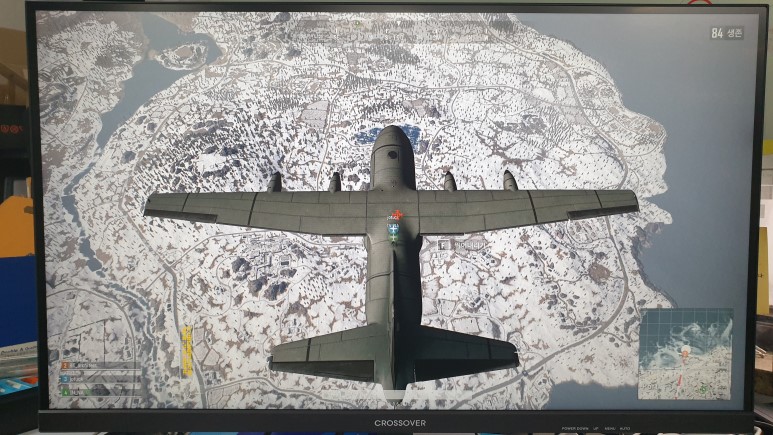Click the orange player marker on the minimap
The height and width of the screenshot is (435, 773).
[686, 352]
